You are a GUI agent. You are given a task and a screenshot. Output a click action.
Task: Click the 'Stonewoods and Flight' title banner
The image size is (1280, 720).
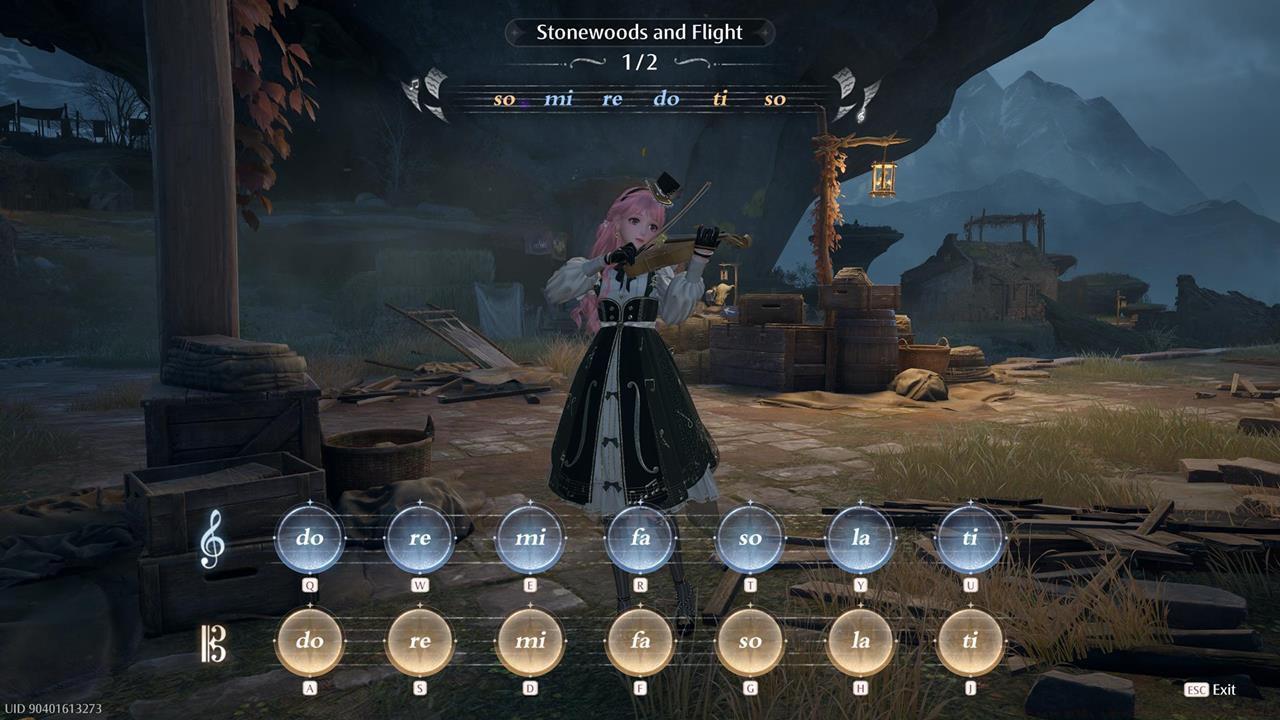pos(640,32)
